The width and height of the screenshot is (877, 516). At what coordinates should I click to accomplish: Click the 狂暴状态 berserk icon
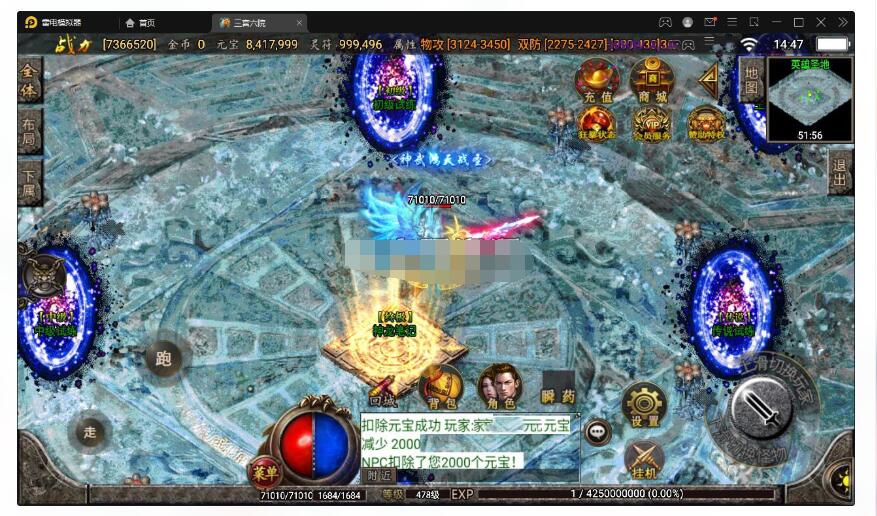(597, 124)
